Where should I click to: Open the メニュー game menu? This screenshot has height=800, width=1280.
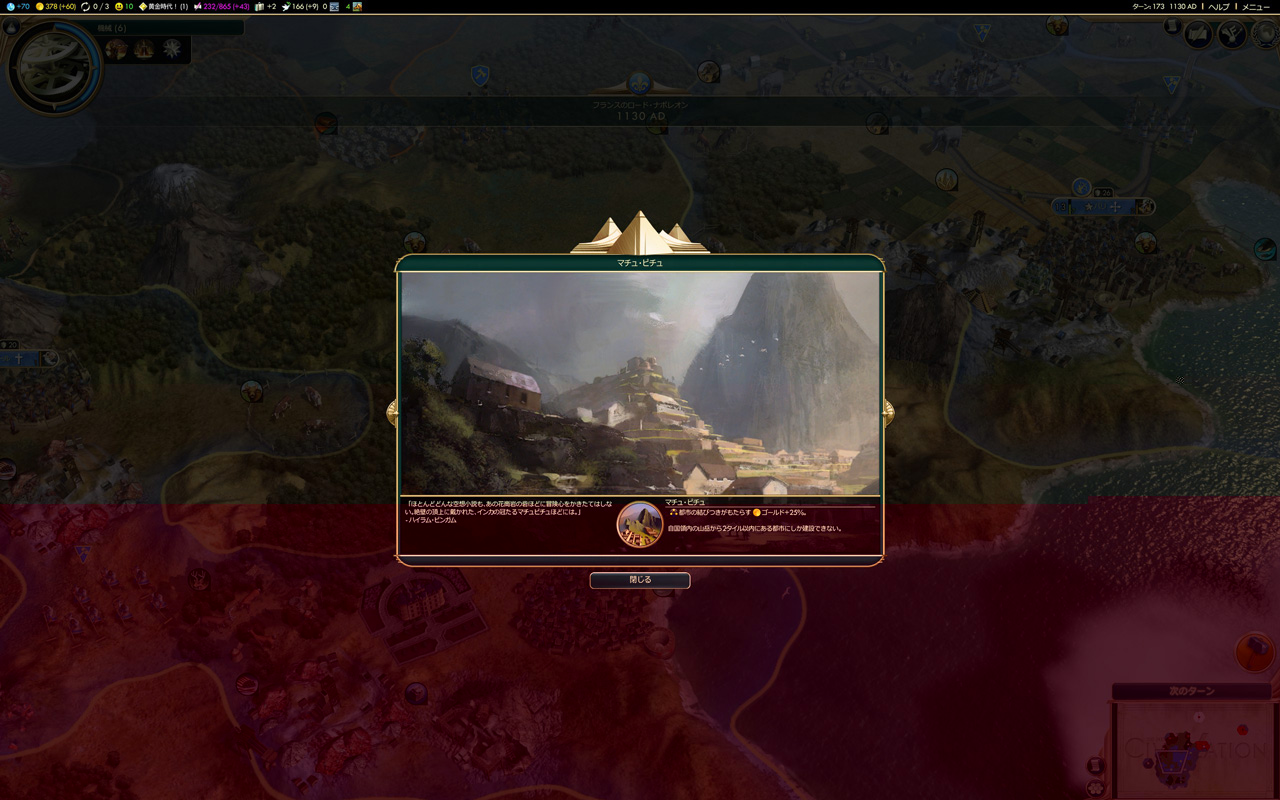(1256, 7)
